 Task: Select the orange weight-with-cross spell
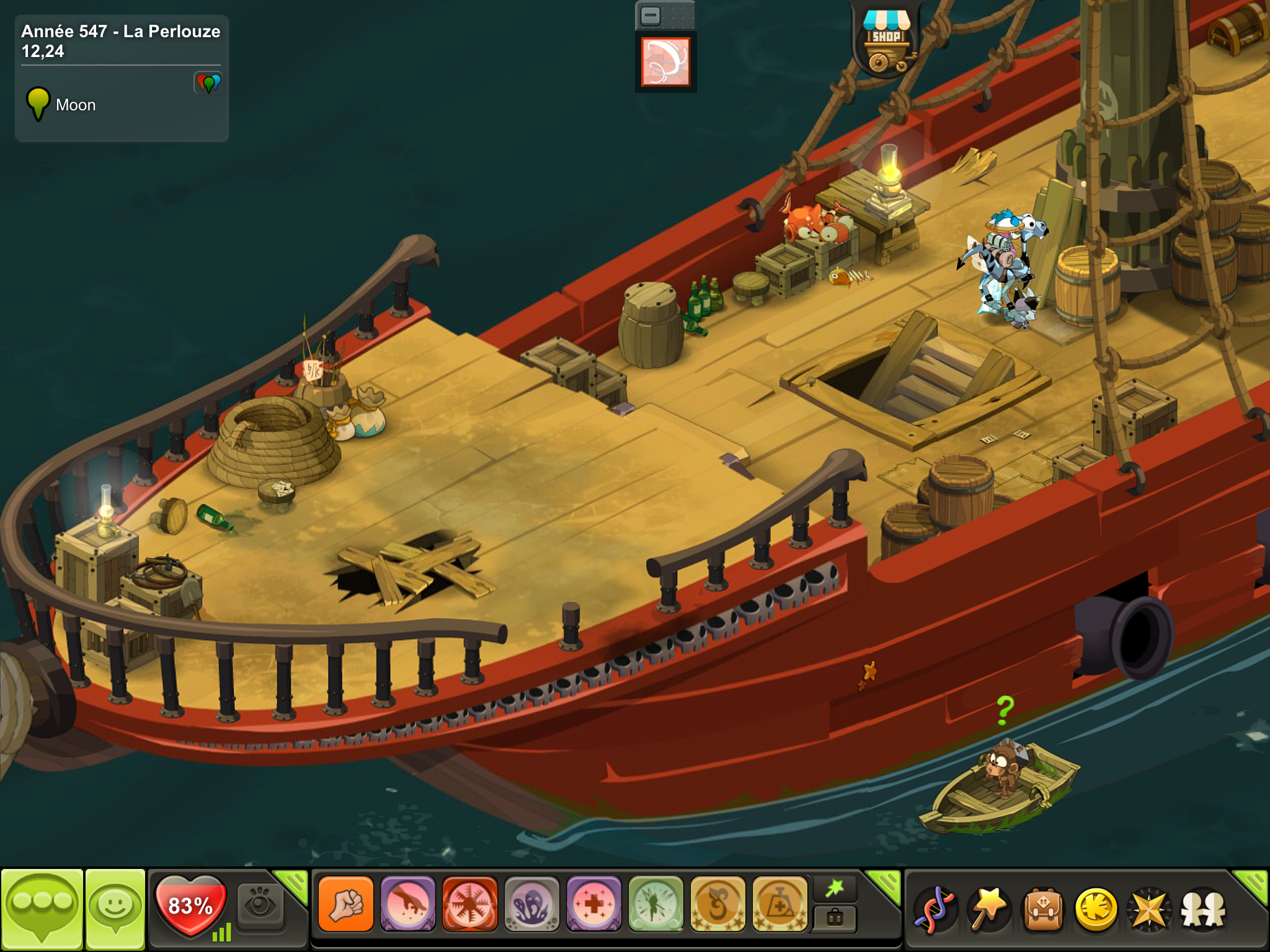pyautogui.click(x=780, y=904)
